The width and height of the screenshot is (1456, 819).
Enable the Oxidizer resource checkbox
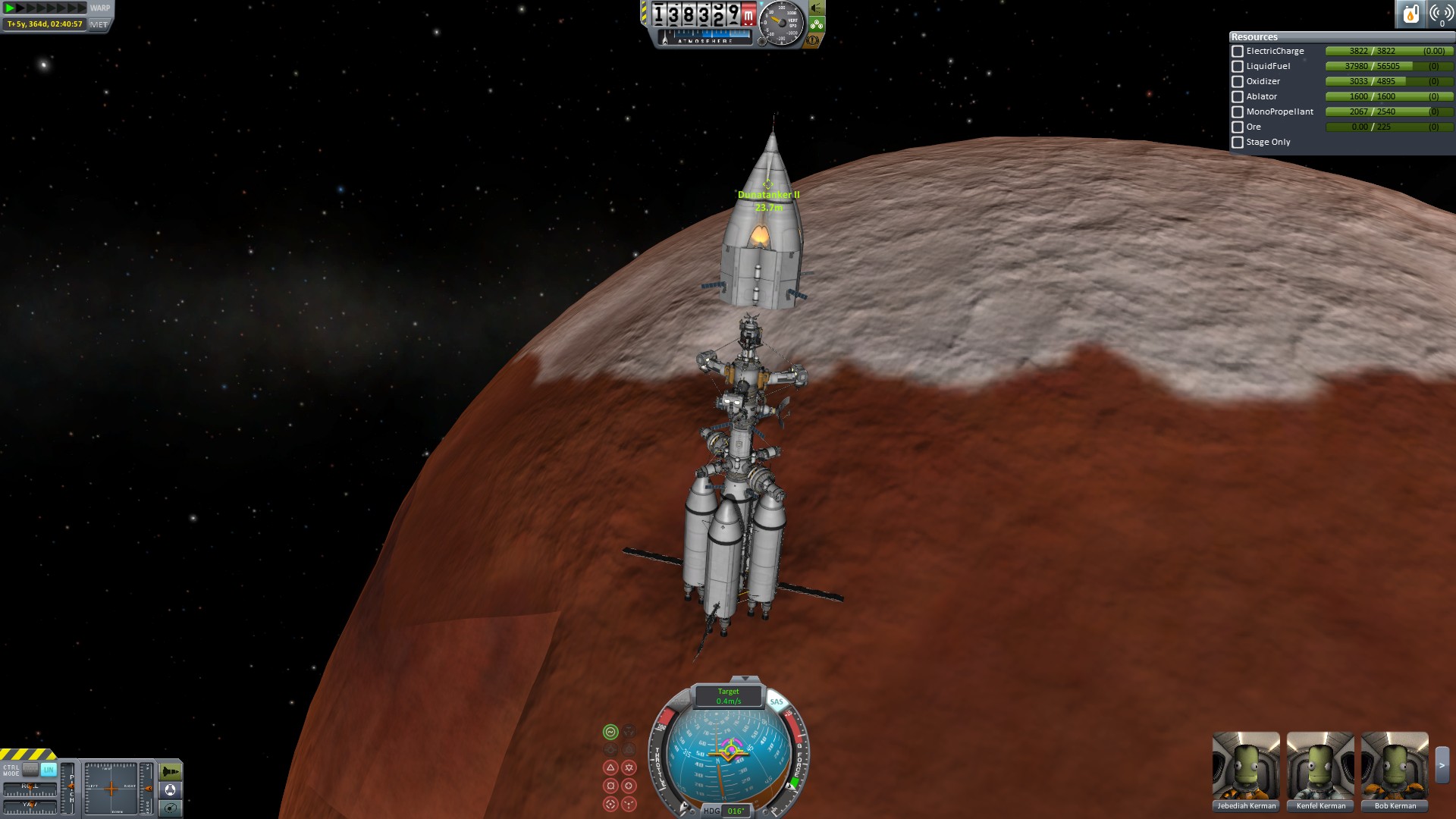click(1238, 82)
